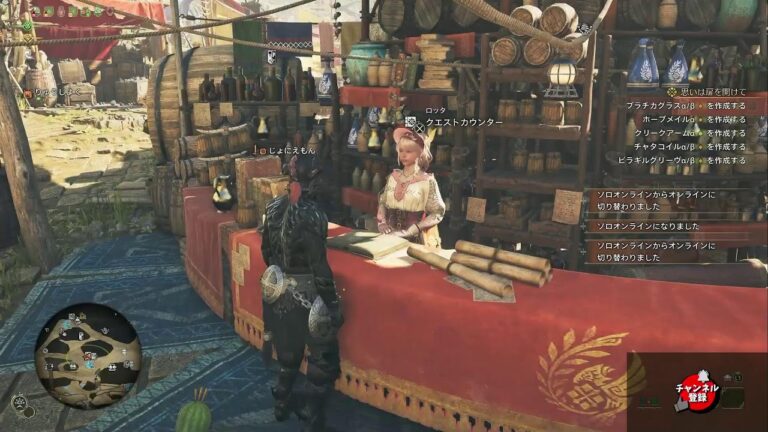Select the クリークアームα crafting objective

coord(692,132)
